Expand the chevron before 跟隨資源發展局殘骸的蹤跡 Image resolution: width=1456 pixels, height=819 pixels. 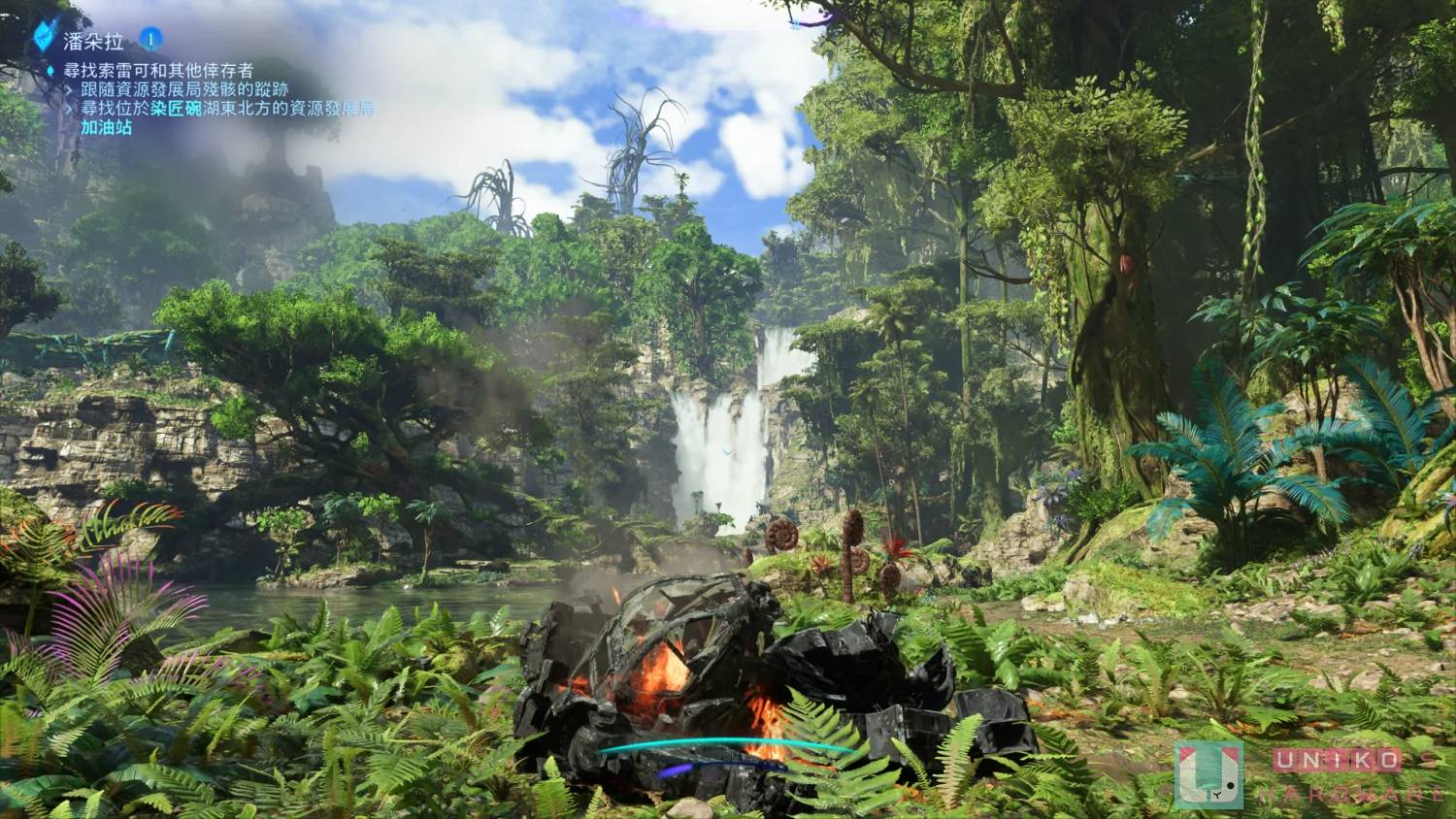coord(69,90)
